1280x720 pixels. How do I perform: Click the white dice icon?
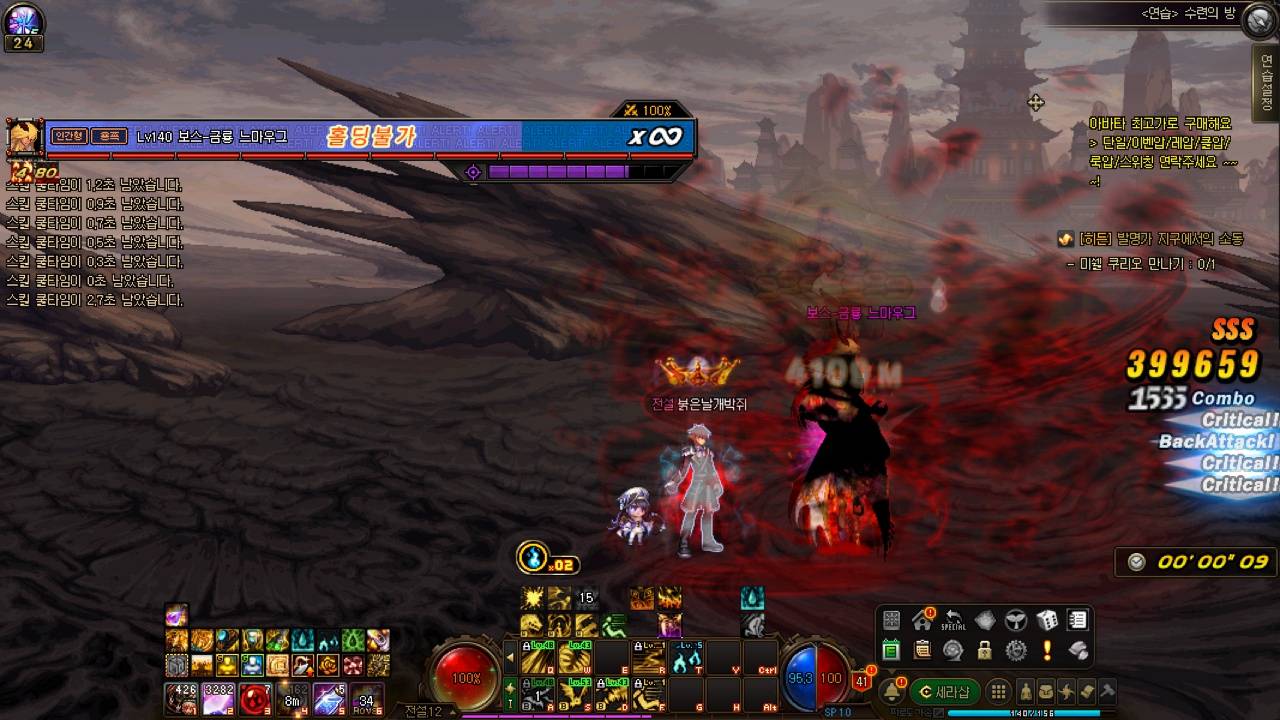[1046, 620]
